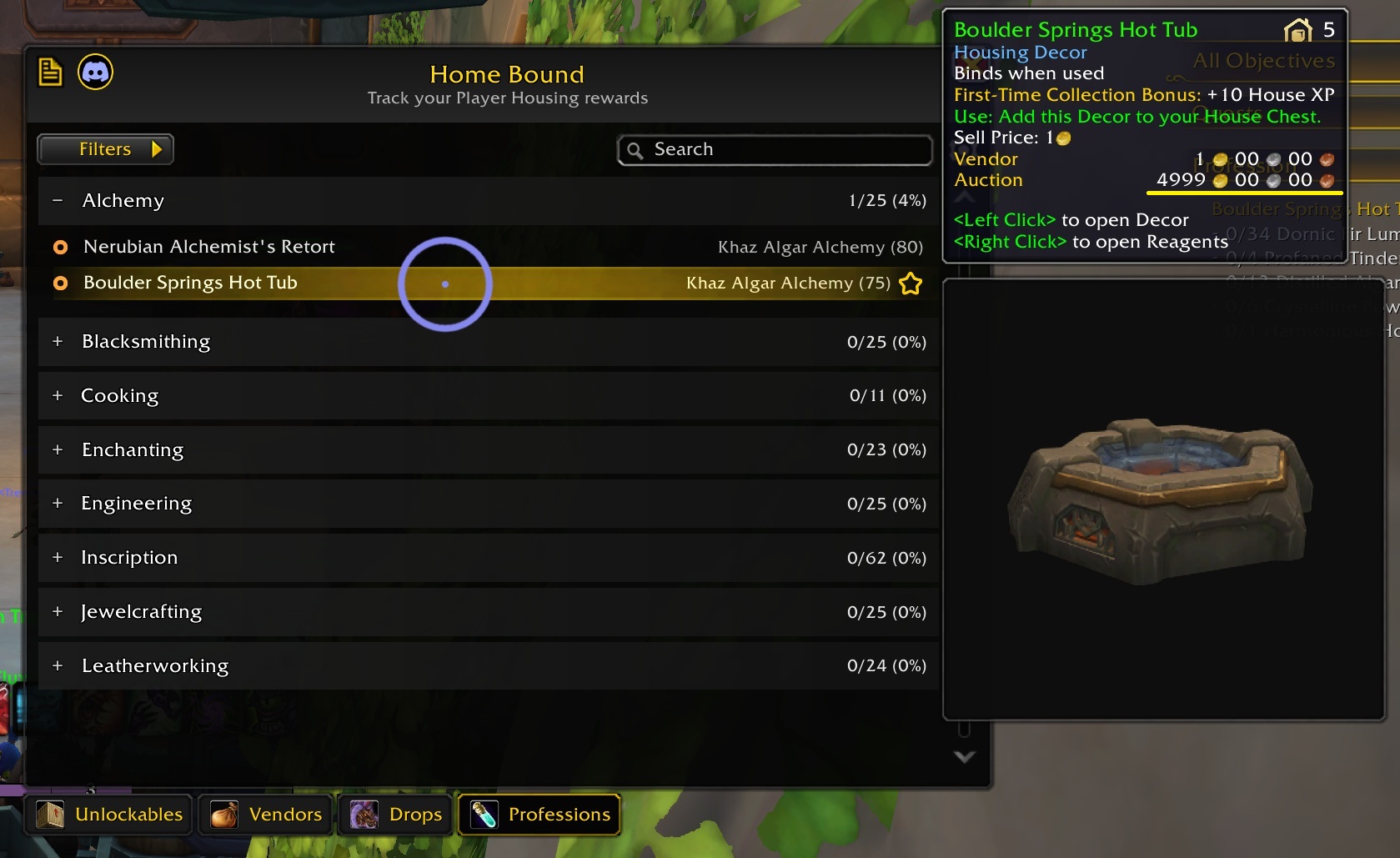Viewport: 1400px width, 858px height.
Task: Switch to the Professions tab
Action: (x=540, y=815)
